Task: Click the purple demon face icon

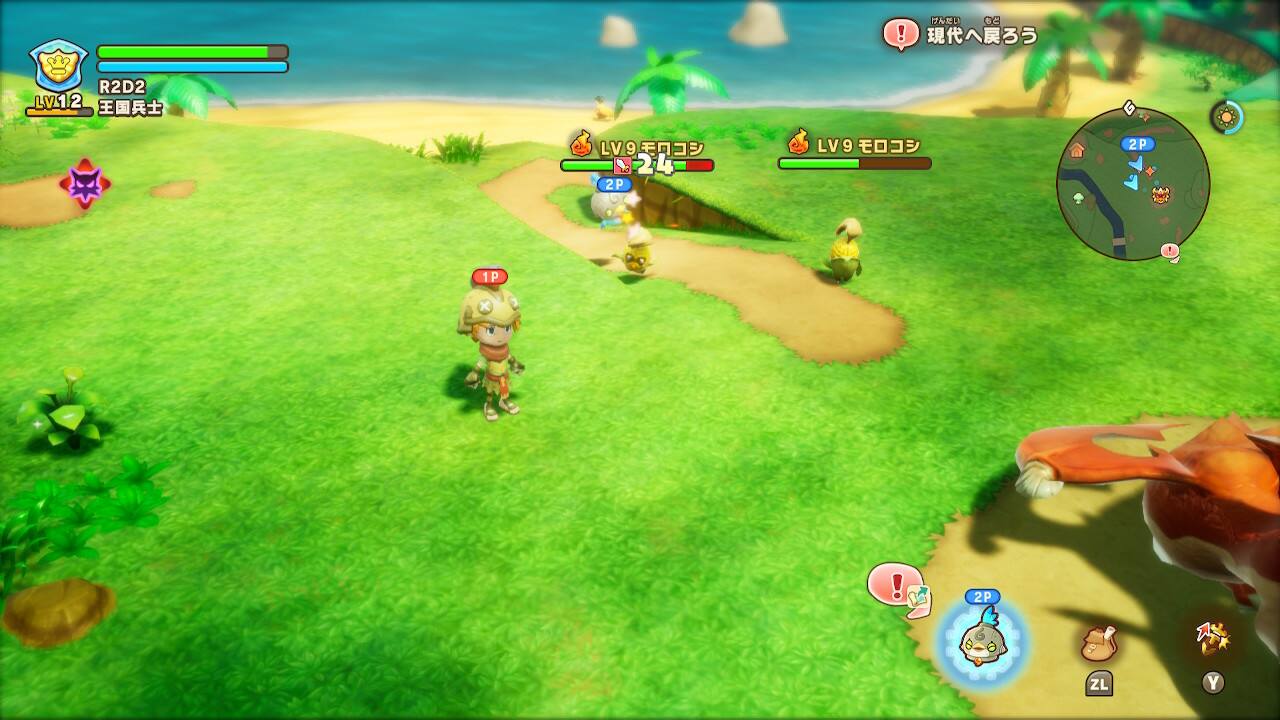Action: (x=84, y=184)
